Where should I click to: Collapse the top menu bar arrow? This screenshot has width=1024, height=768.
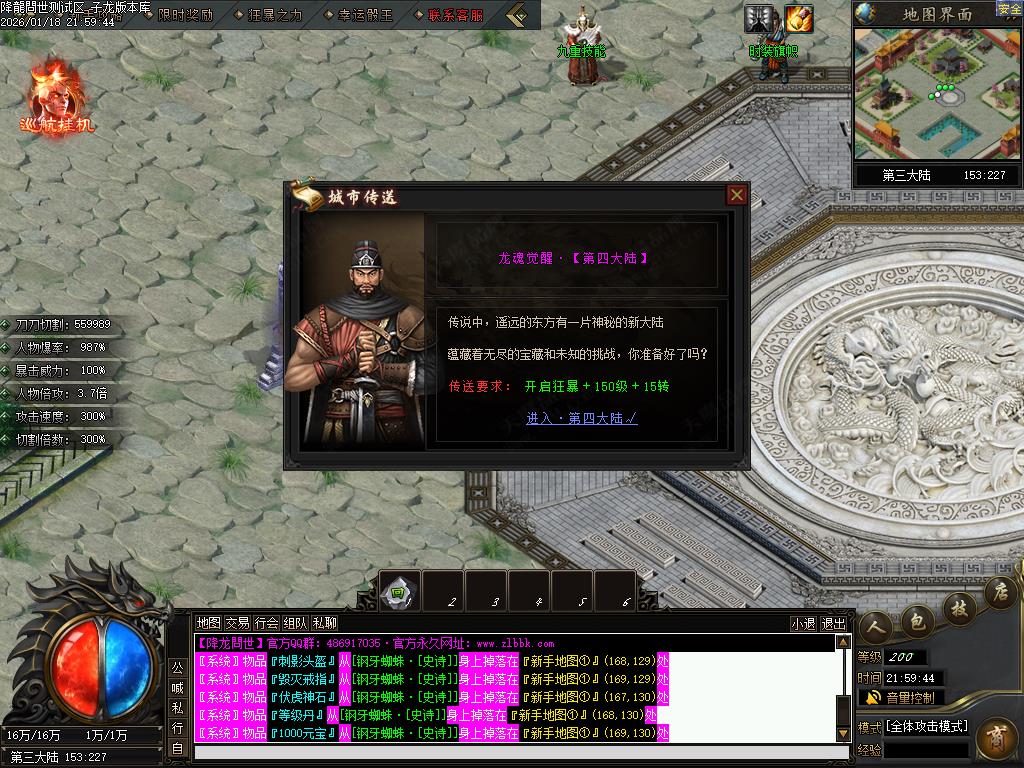coord(517,15)
